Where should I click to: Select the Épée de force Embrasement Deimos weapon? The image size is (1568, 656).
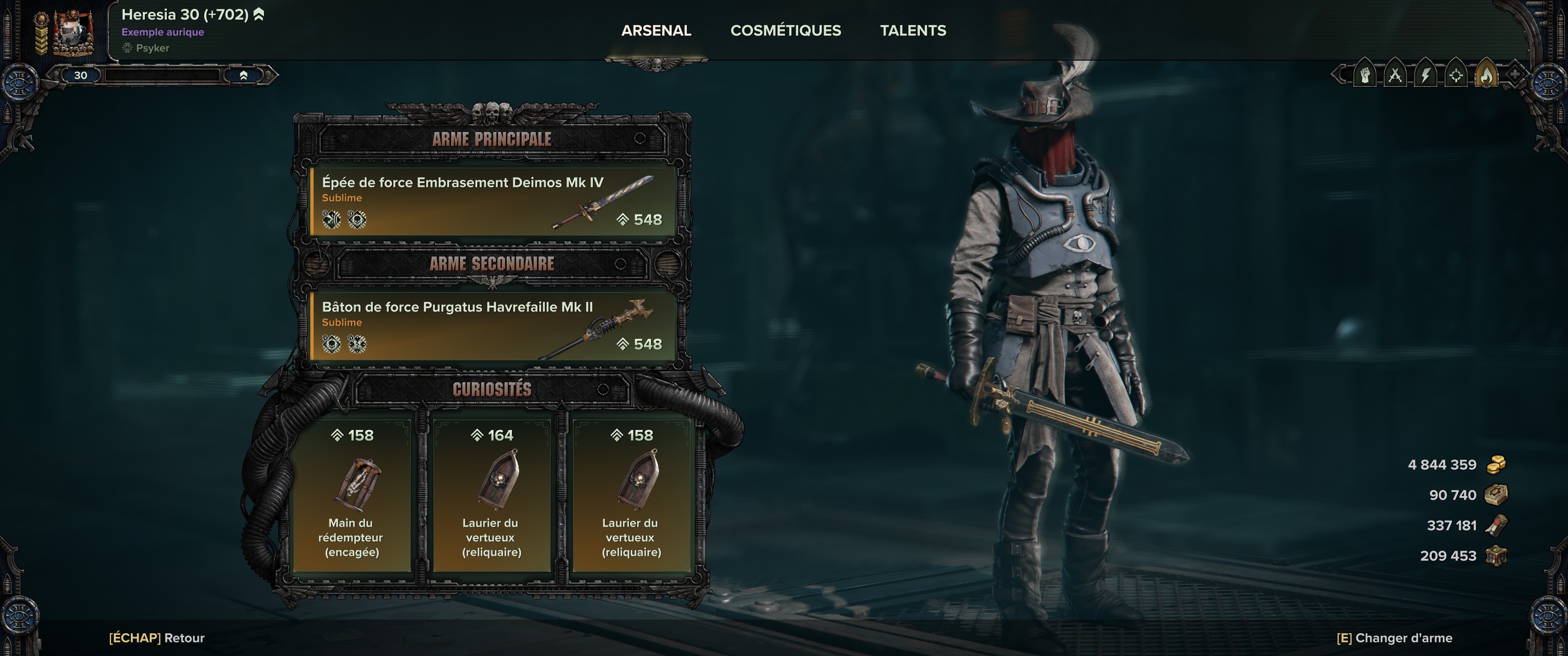coord(492,201)
